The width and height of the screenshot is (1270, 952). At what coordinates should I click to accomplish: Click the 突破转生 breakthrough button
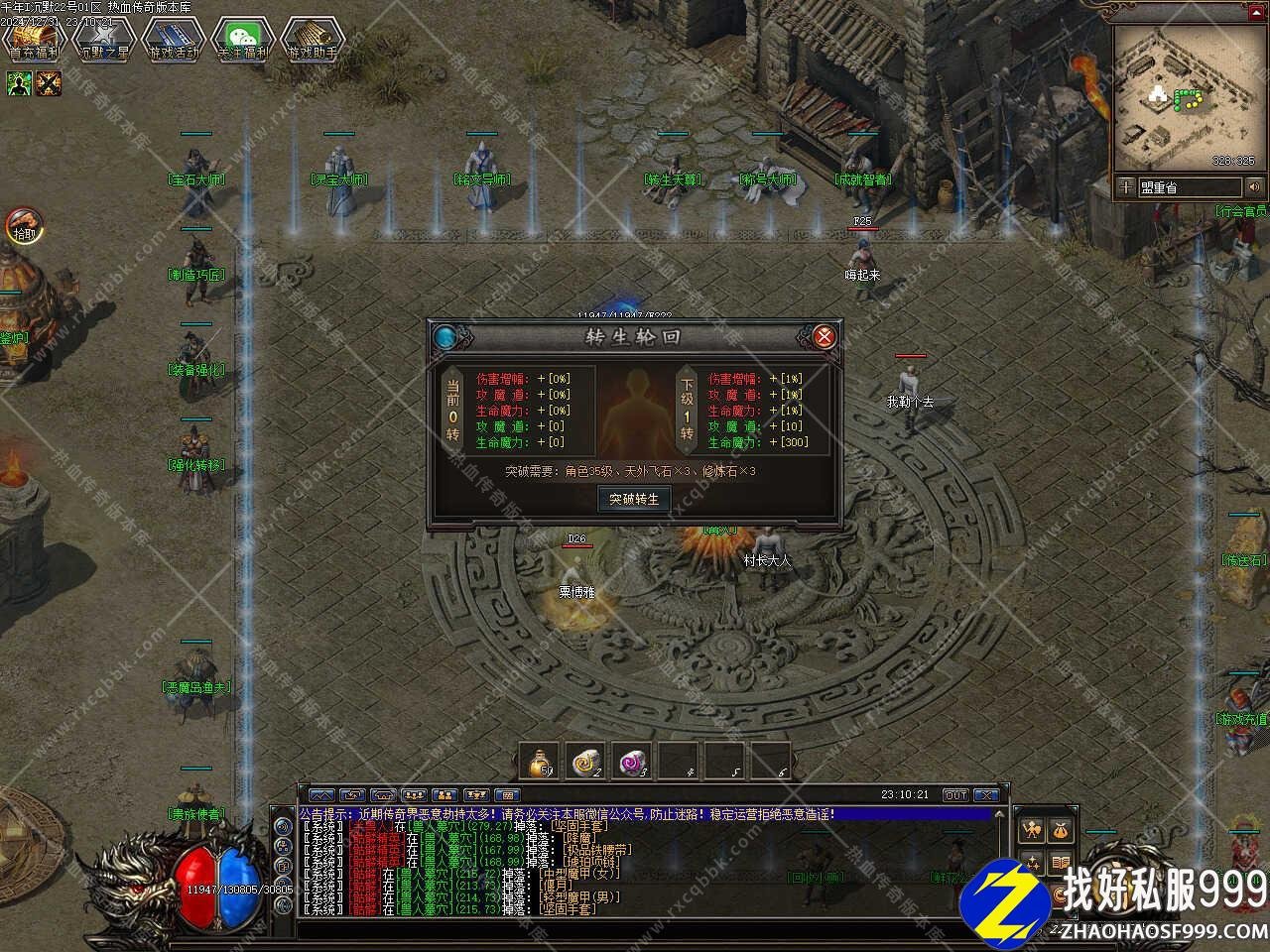pyautogui.click(x=634, y=499)
